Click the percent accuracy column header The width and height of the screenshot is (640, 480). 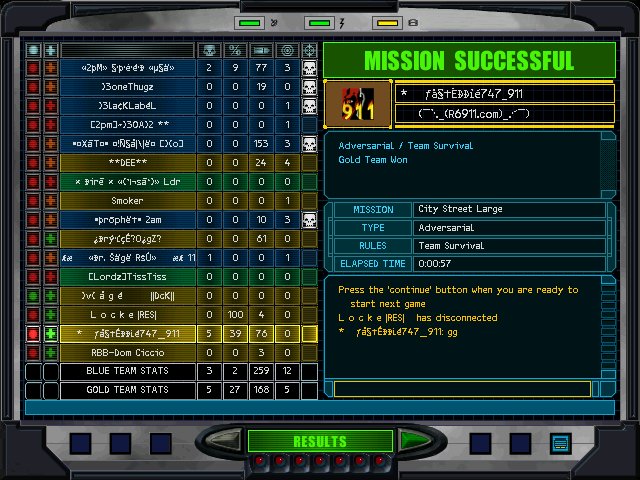[235, 49]
